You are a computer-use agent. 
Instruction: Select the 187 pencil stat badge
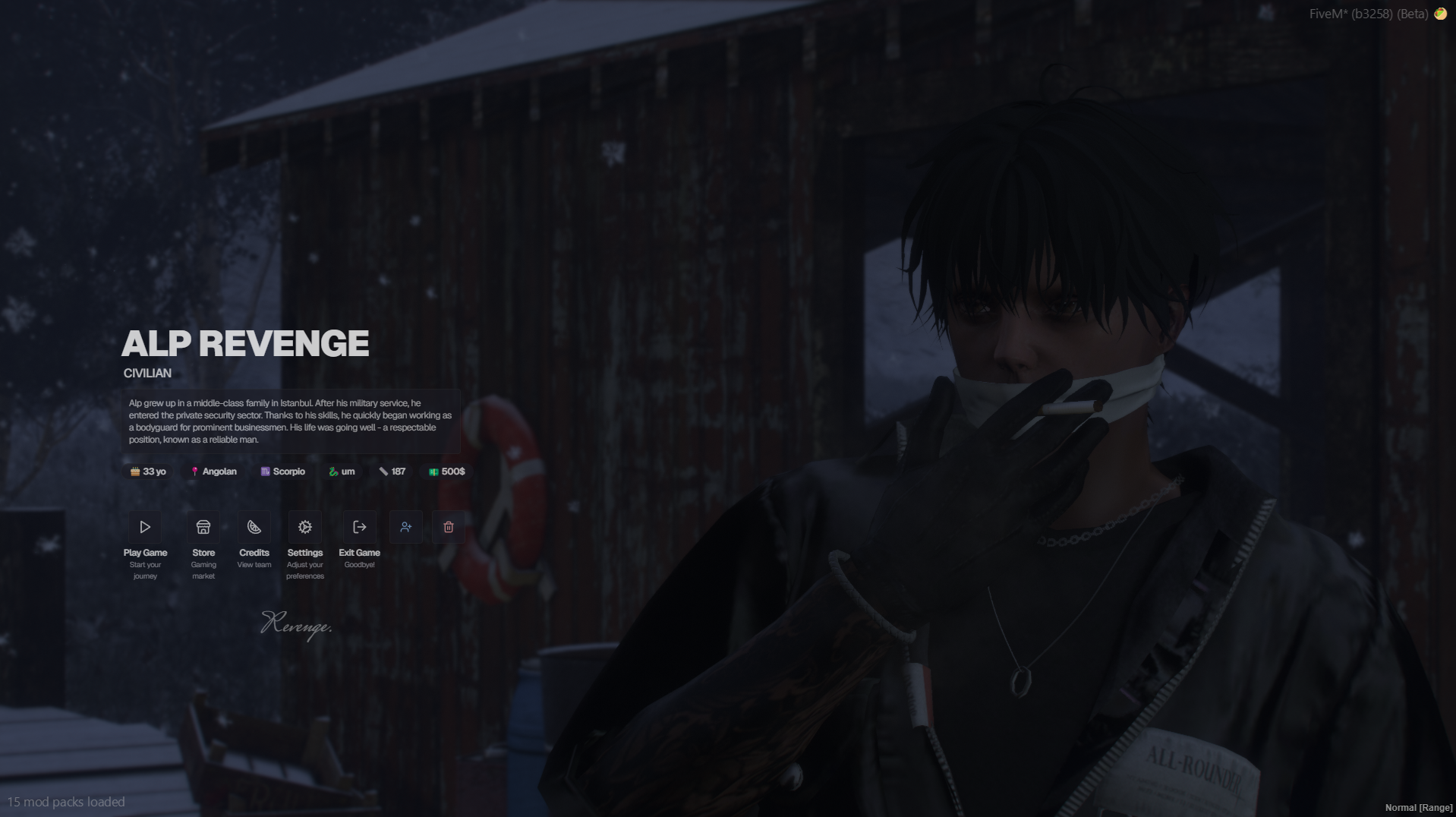pyautogui.click(x=392, y=472)
